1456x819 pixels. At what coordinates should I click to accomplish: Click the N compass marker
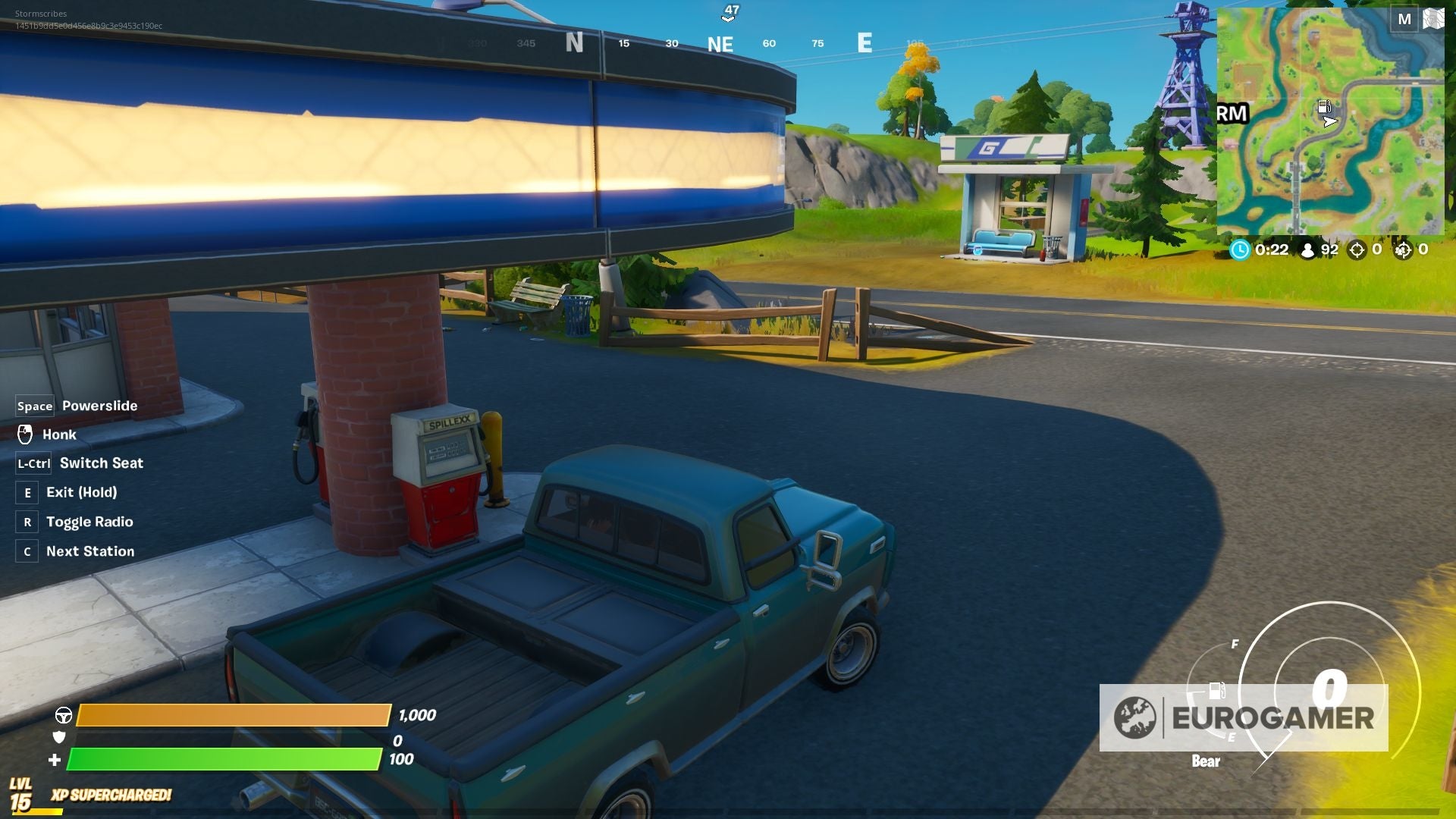point(573,43)
